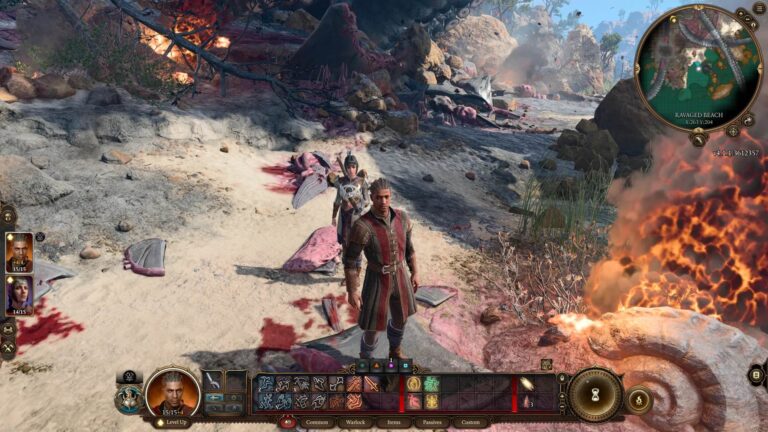Select the top party member portrait
This screenshot has width=768, height=432.
pyautogui.click(x=19, y=251)
